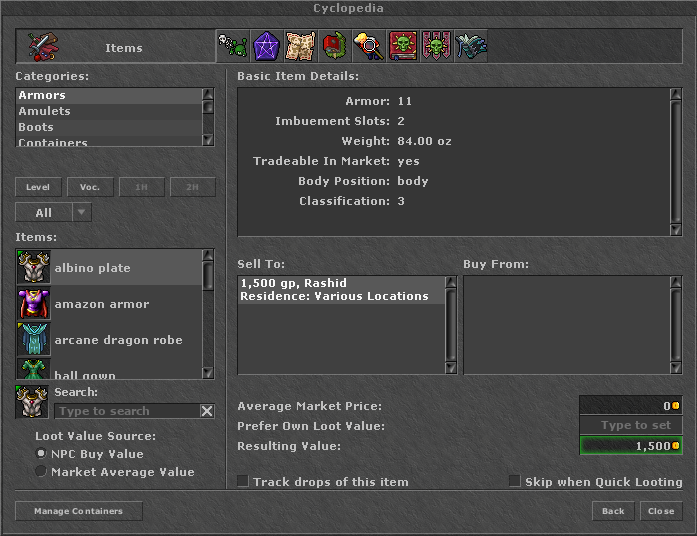Close the Cyclopedia window
The image size is (697, 536).
[x=661, y=511]
